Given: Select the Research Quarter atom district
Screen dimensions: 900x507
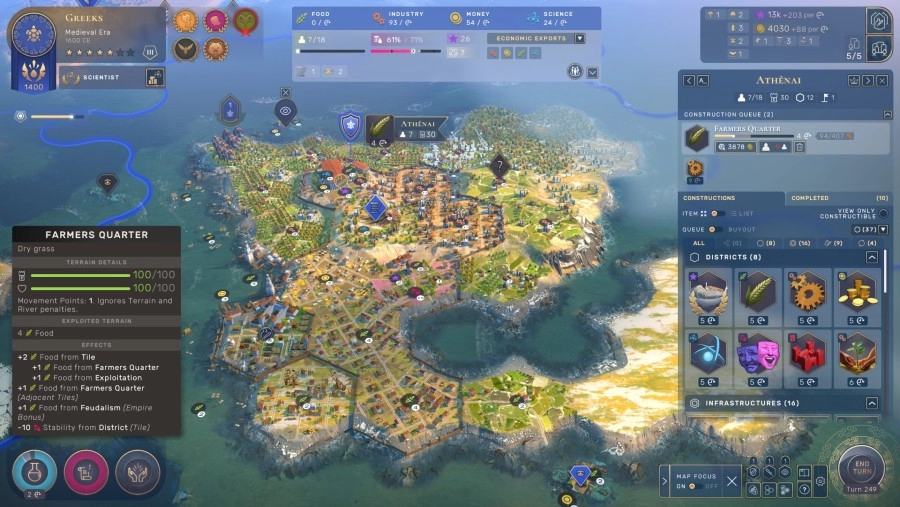Looking at the screenshot, I should [709, 355].
